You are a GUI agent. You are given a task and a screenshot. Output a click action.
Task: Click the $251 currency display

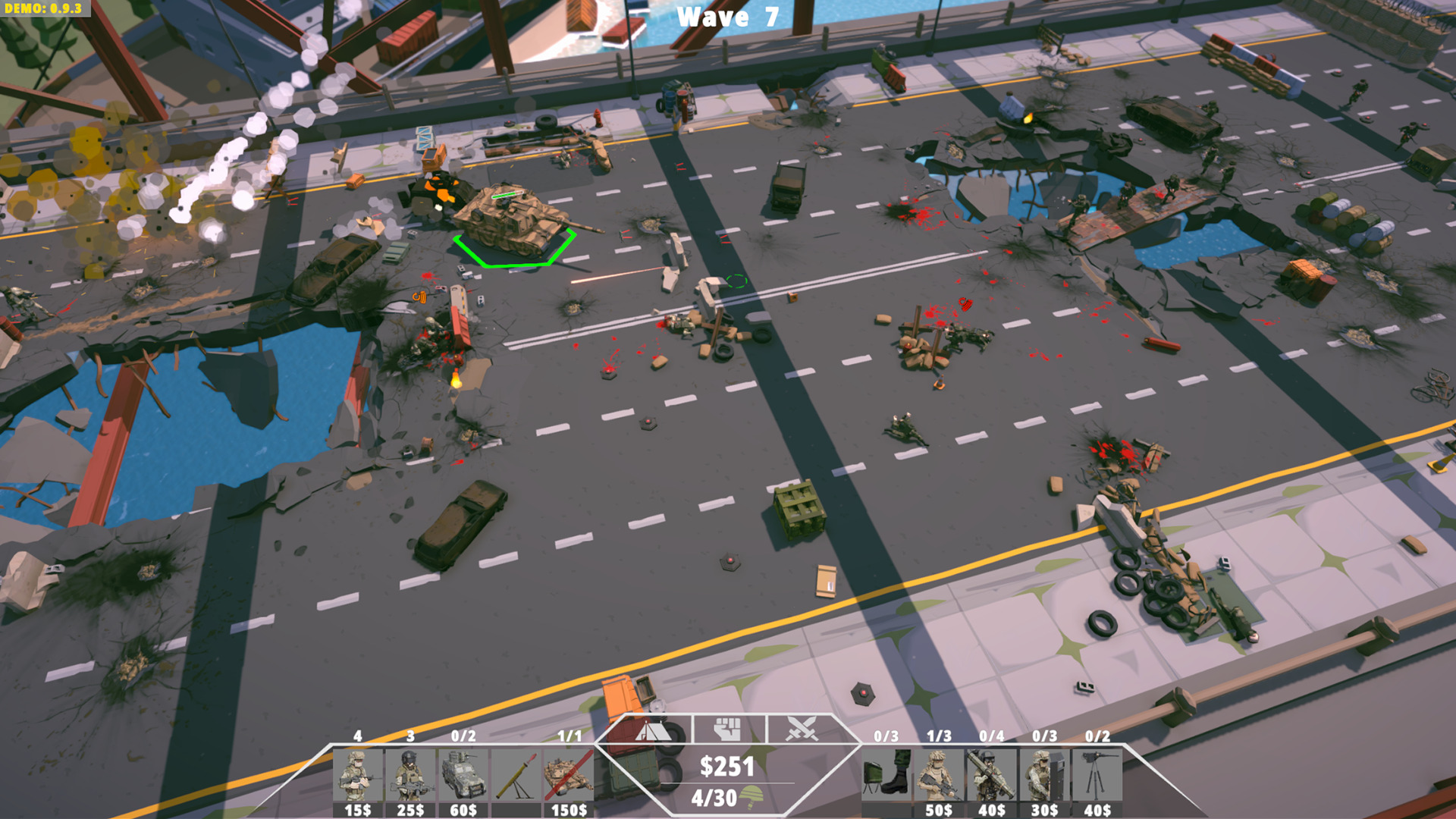pyautogui.click(x=726, y=767)
